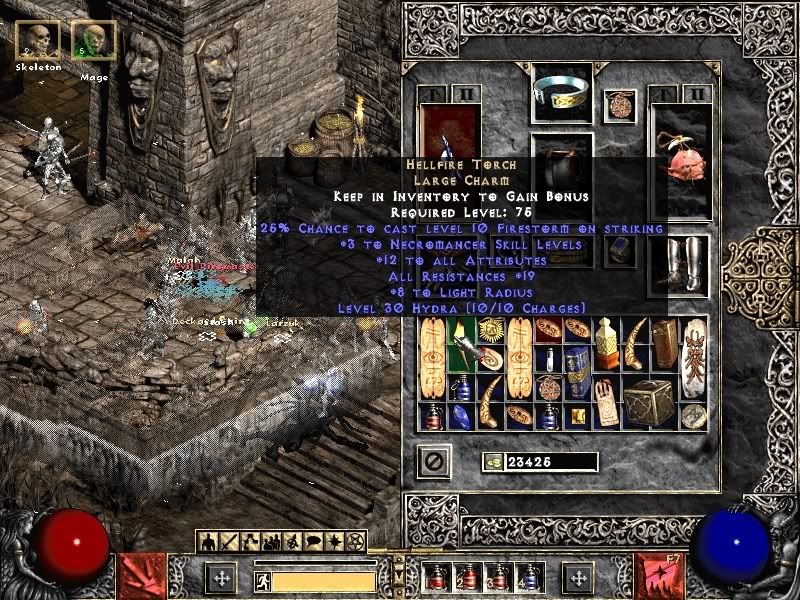Open the character screen from mini panel
Viewport: 800px width, 600px height.
[209, 543]
